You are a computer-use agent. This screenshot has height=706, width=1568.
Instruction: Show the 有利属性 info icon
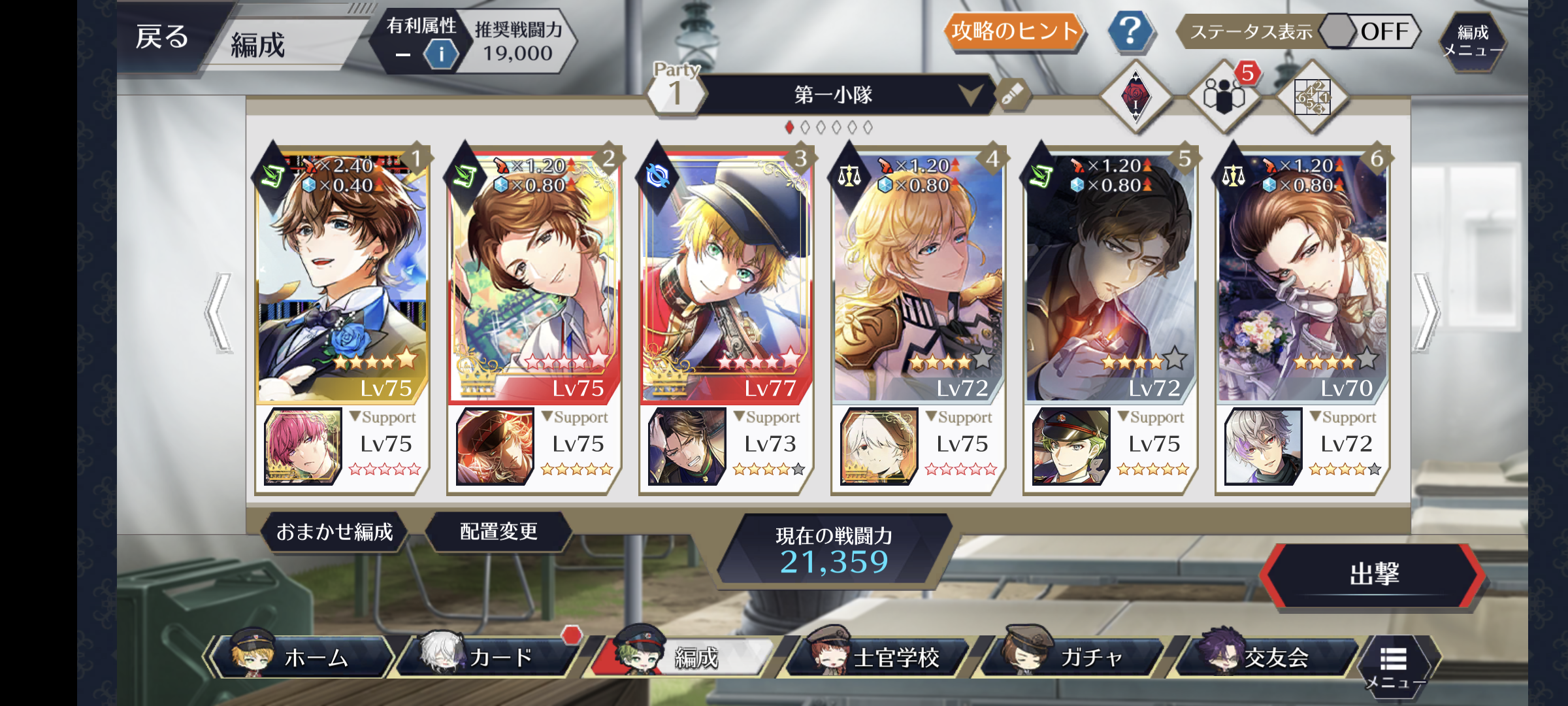point(441,54)
